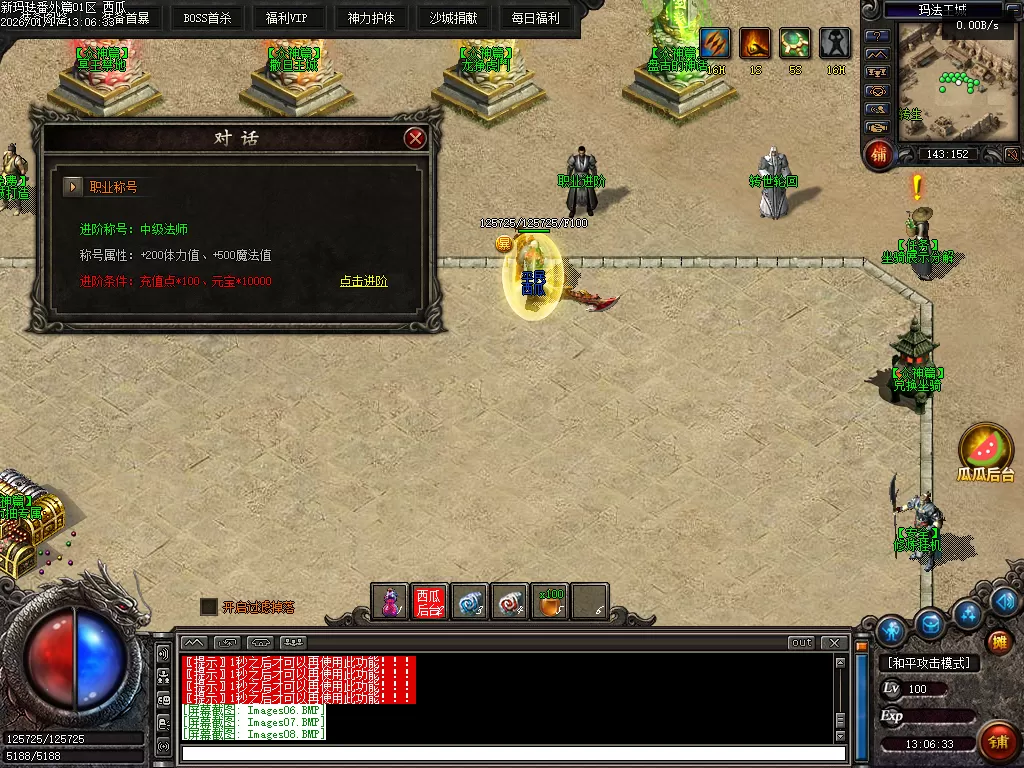Image resolution: width=1024 pixels, height=768 pixels.
Task: Expand the 职业称号 entry arrow
Action: (x=73, y=187)
